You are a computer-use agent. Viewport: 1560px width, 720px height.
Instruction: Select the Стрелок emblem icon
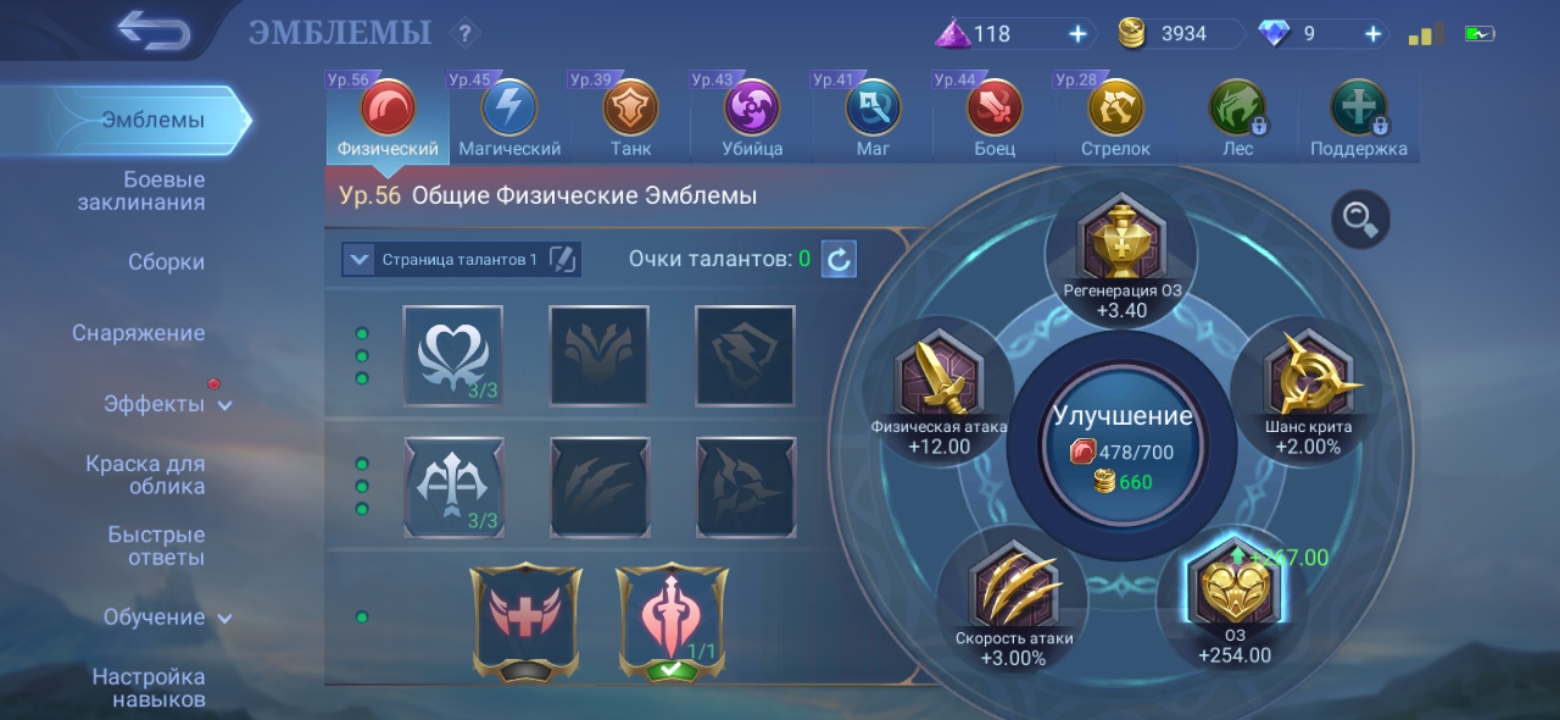pos(1115,112)
